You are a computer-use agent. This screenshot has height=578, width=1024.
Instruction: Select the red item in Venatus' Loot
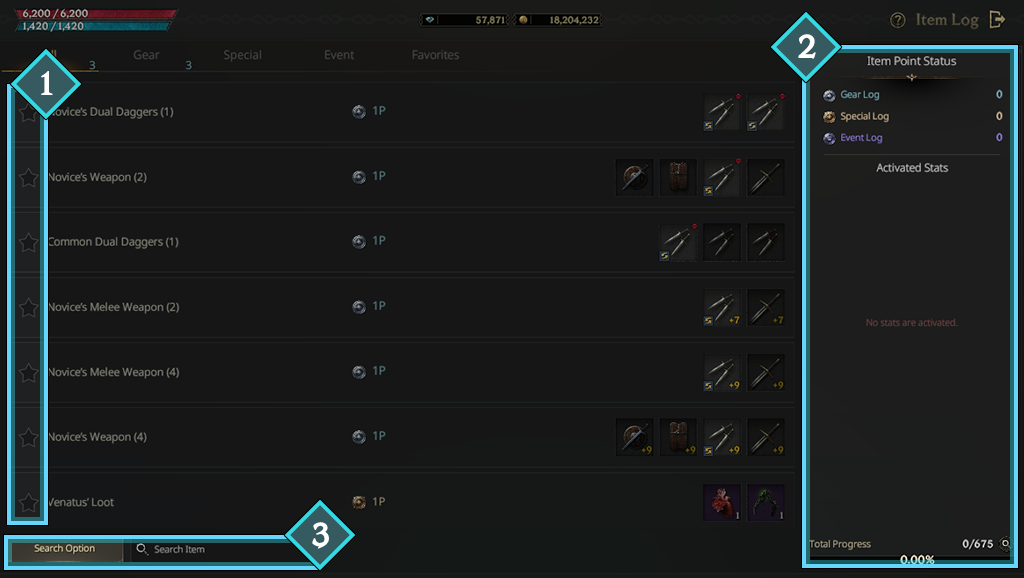click(722, 502)
